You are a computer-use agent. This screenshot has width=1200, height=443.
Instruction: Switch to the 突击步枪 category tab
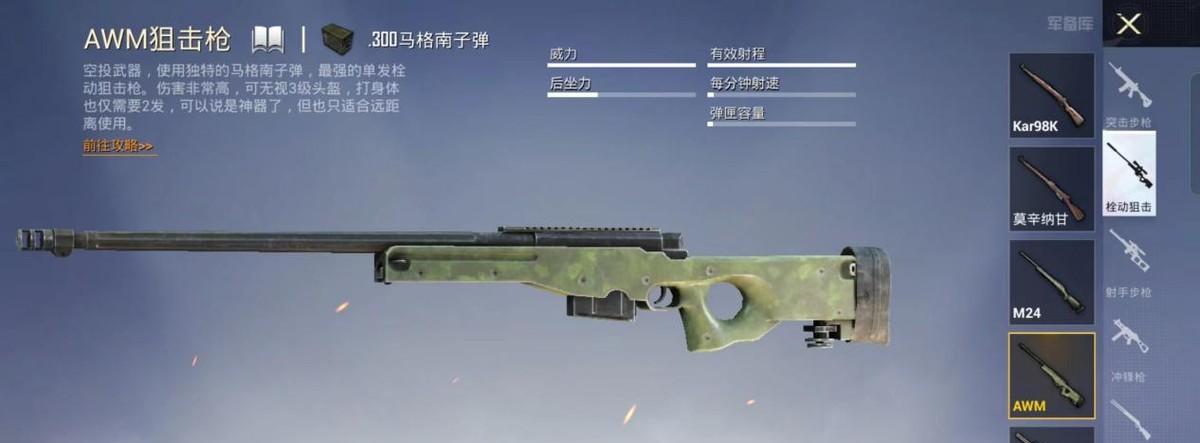coord(1129,95)
